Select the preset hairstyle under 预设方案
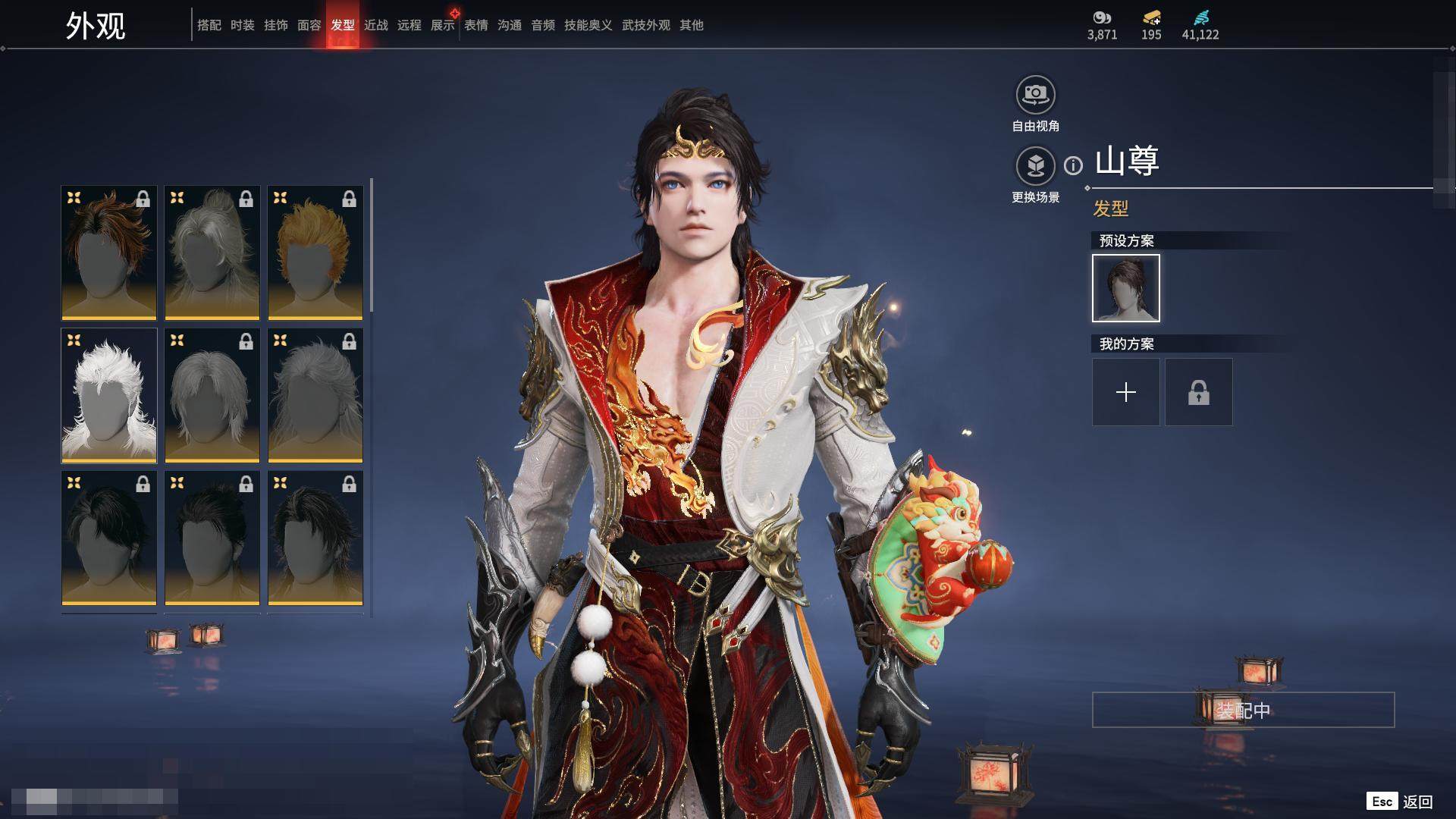 click(x=1125, y=288)
